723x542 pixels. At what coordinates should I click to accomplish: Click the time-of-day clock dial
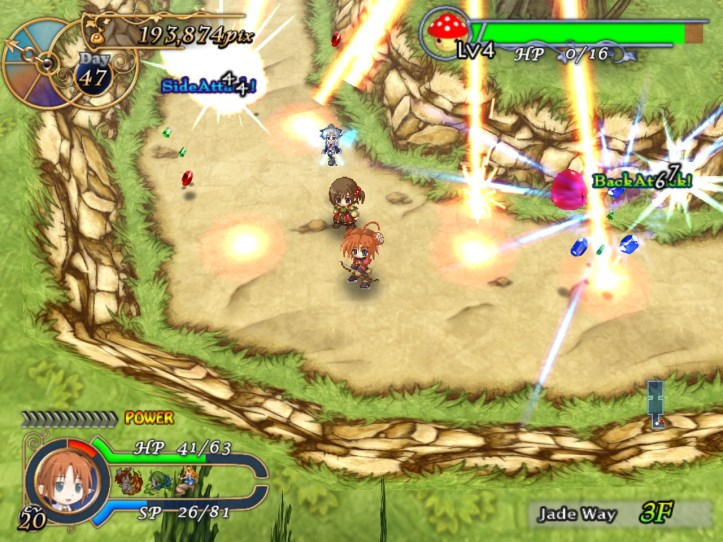[40, 62]
